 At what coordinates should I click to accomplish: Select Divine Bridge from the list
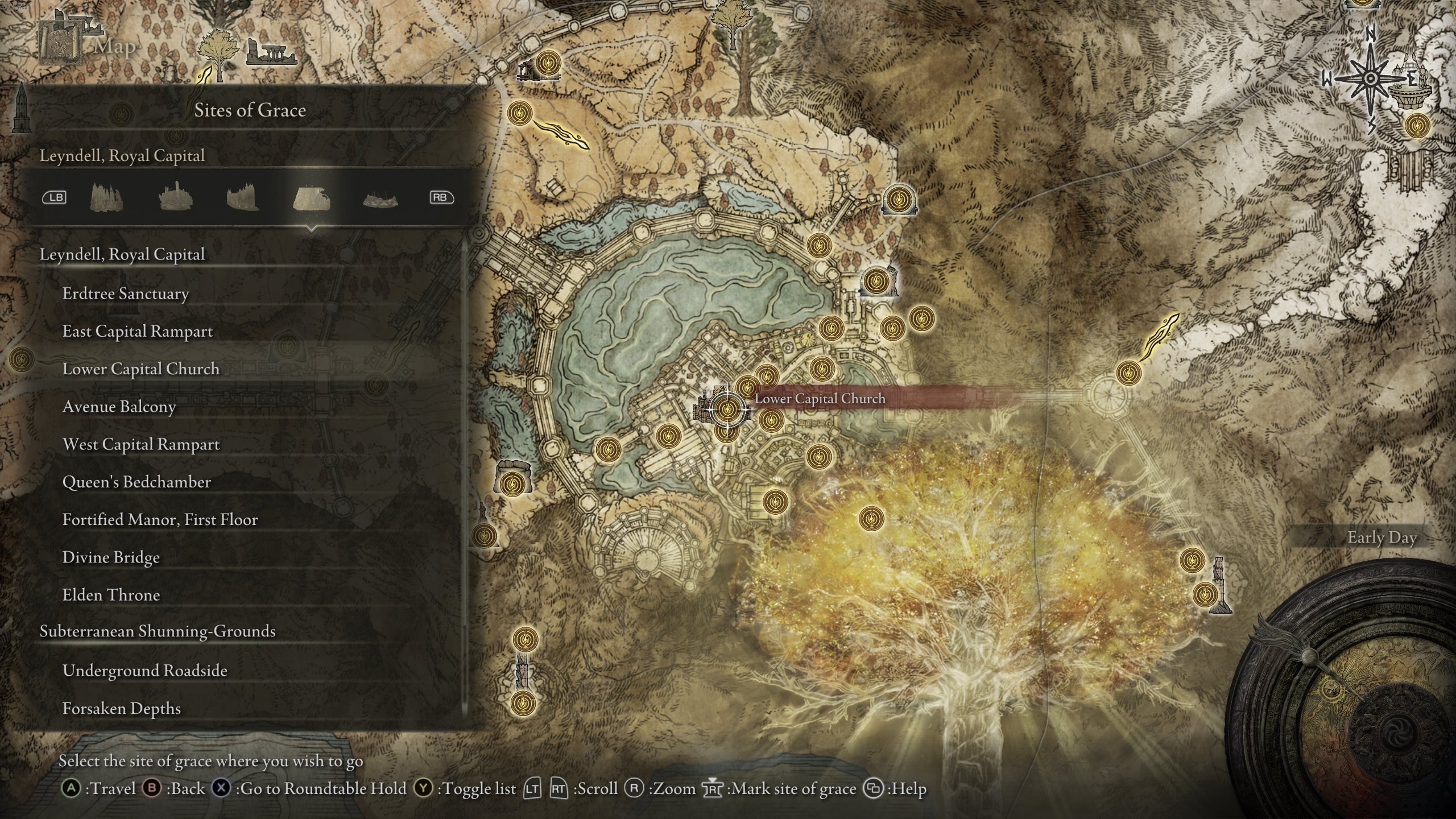pyautogui.click(x=111, y=557)
